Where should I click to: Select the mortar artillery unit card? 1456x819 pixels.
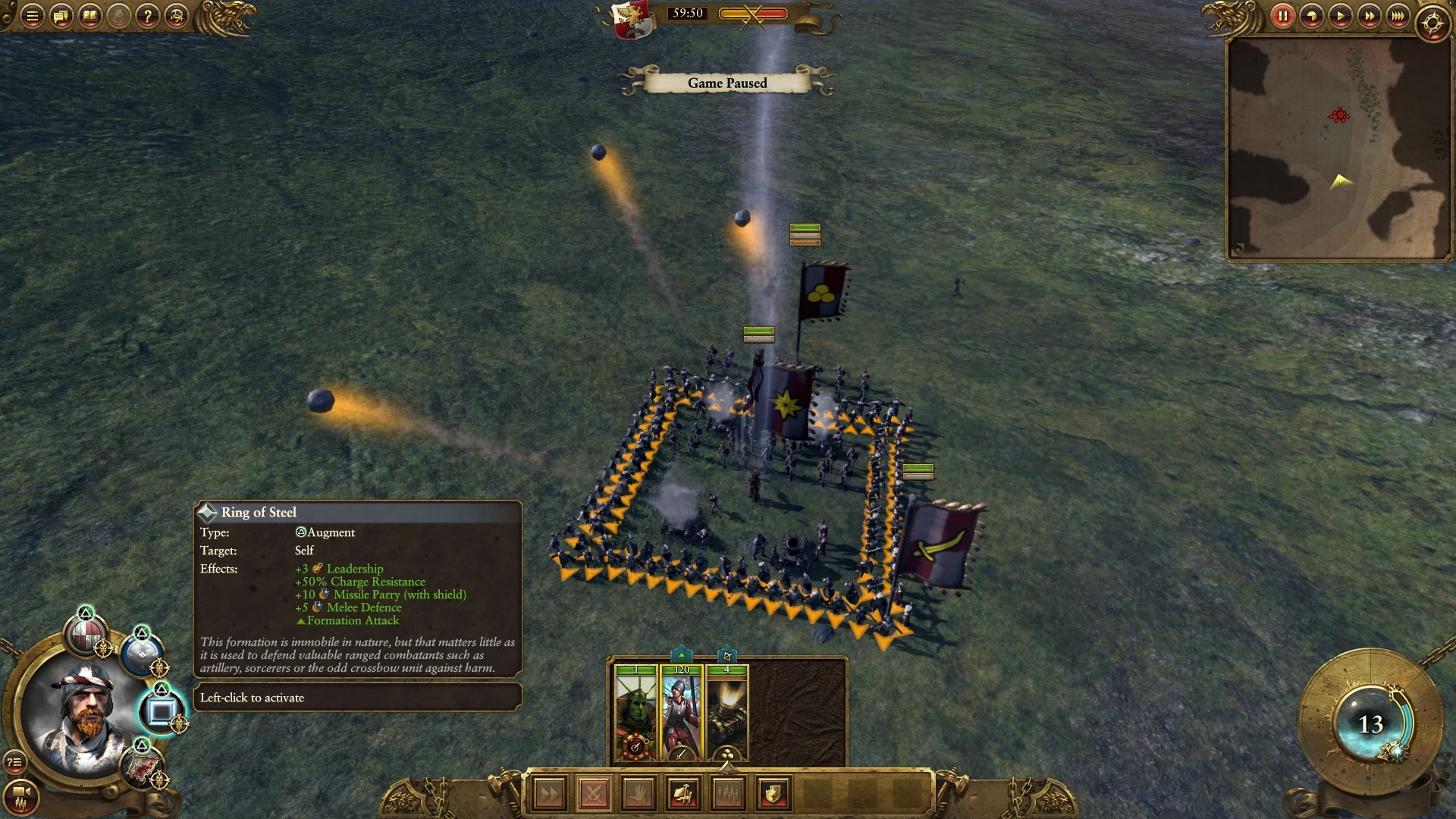point(726,713)
